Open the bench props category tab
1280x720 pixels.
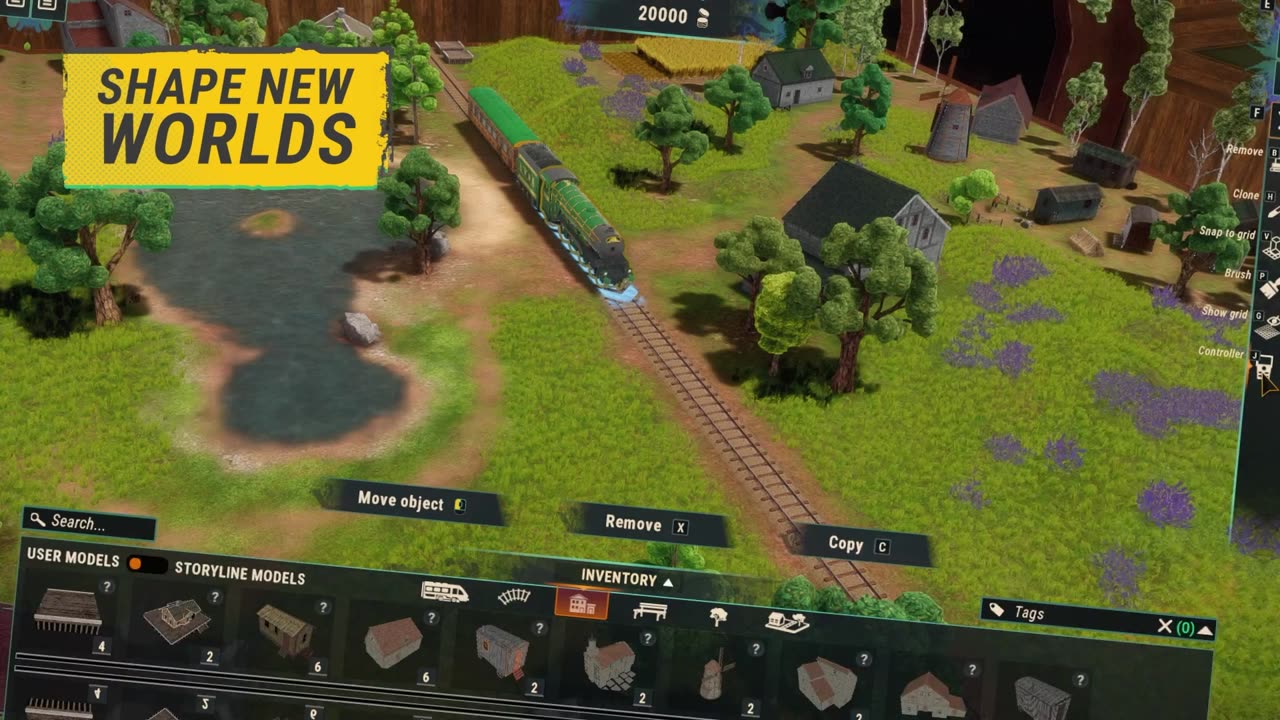click(650, 610)
